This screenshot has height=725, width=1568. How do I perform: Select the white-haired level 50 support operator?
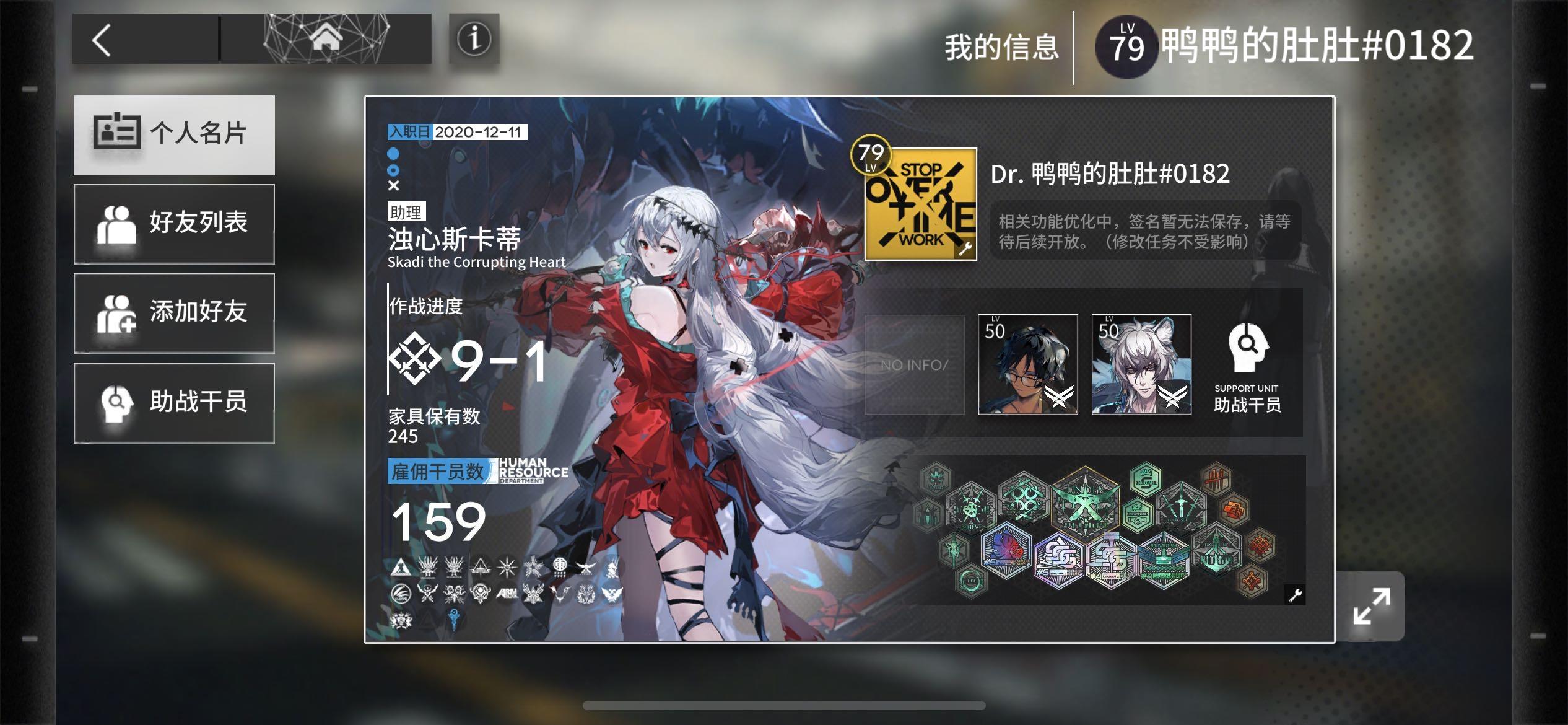[1141, 366]
